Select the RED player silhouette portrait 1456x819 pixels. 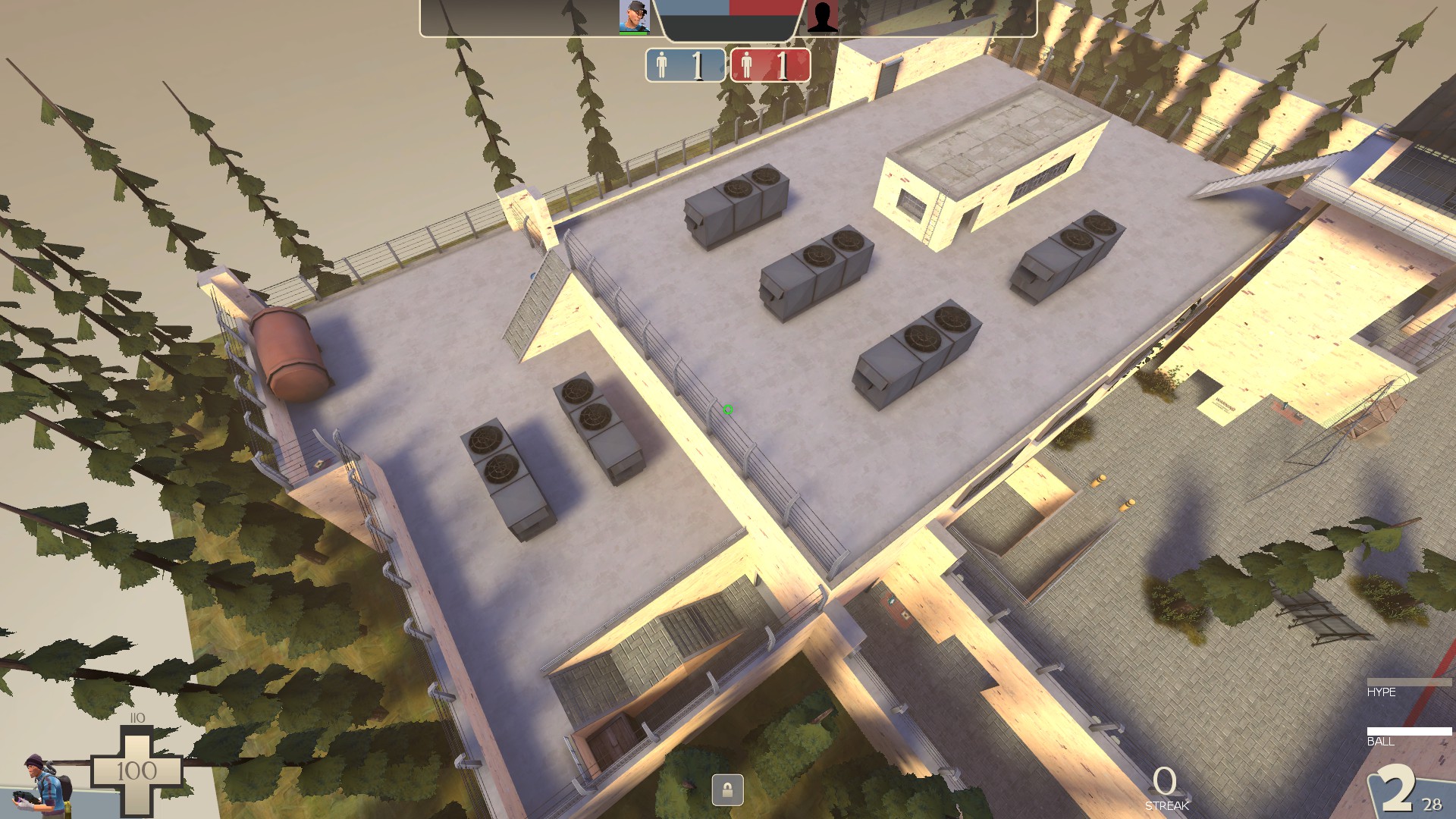click(821, 17)
